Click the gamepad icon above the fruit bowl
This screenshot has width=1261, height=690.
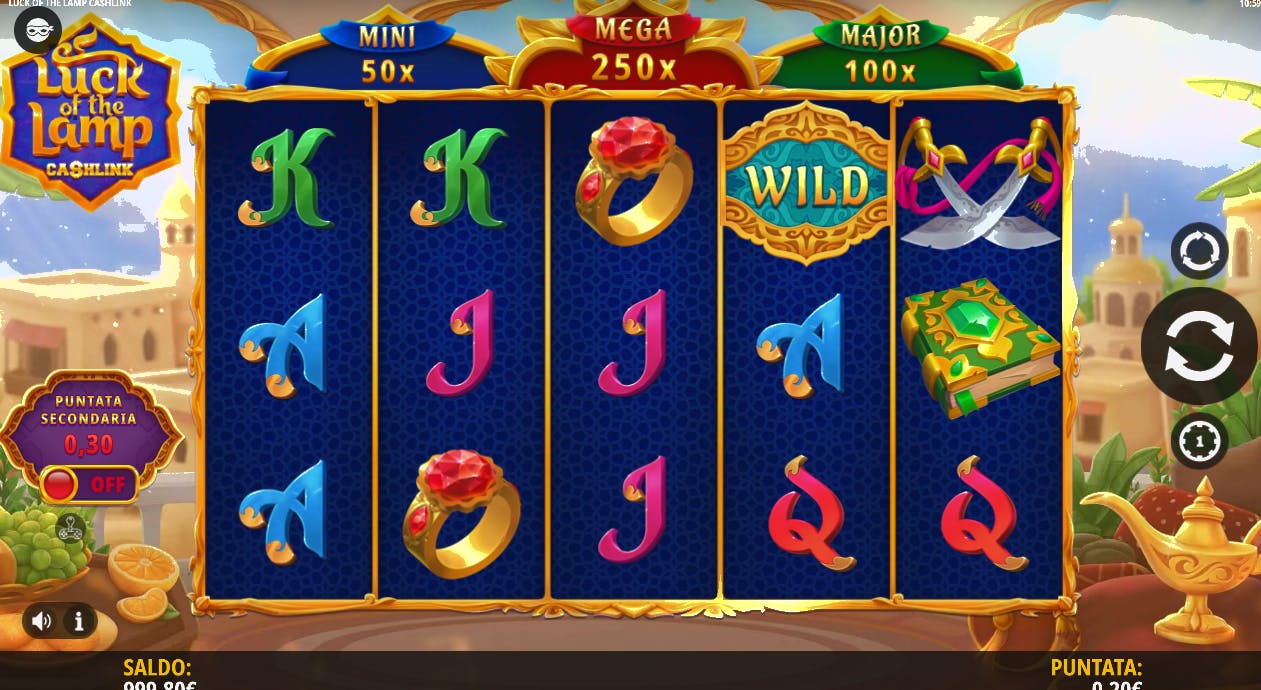[70, 528]
